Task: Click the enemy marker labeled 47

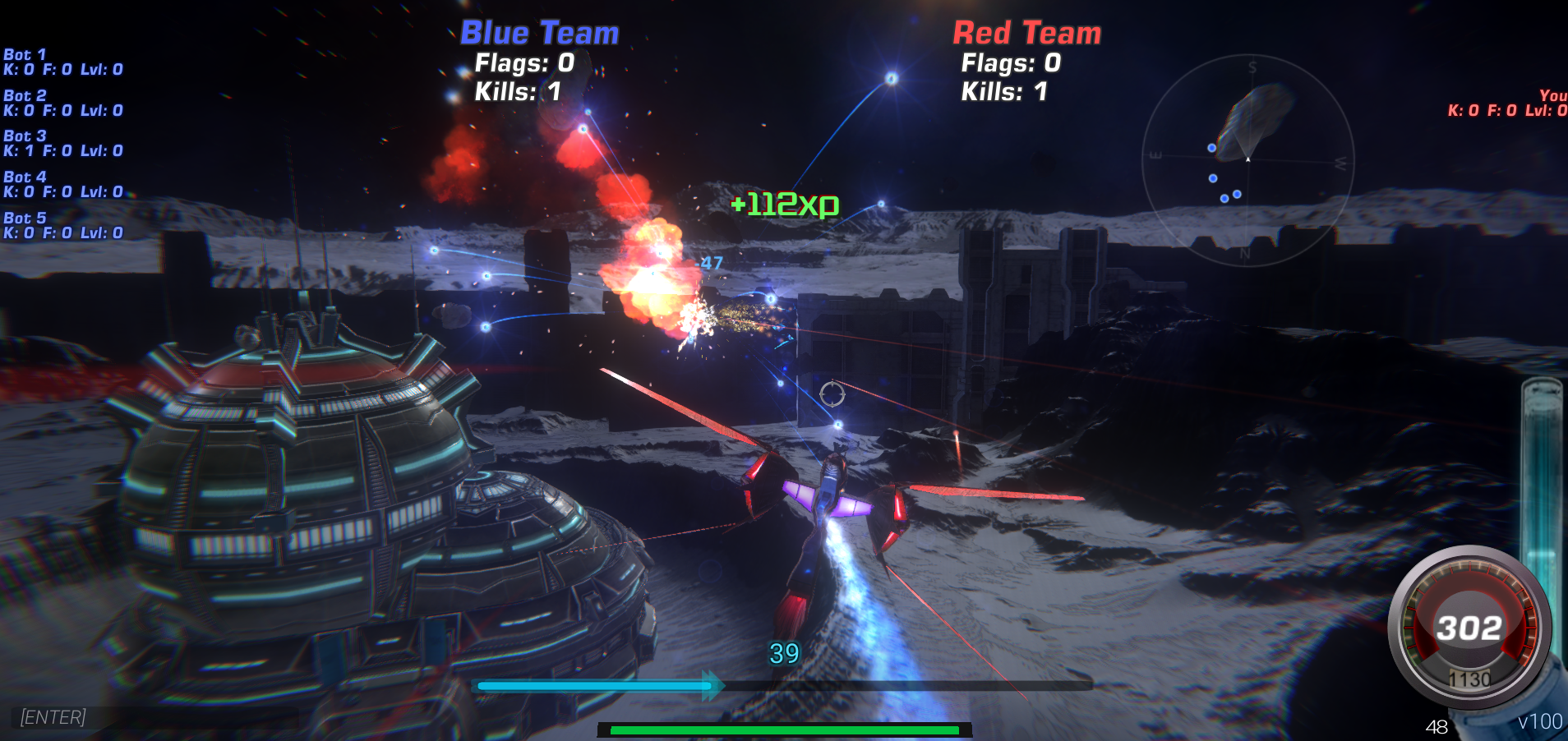Action: point(710,265)
